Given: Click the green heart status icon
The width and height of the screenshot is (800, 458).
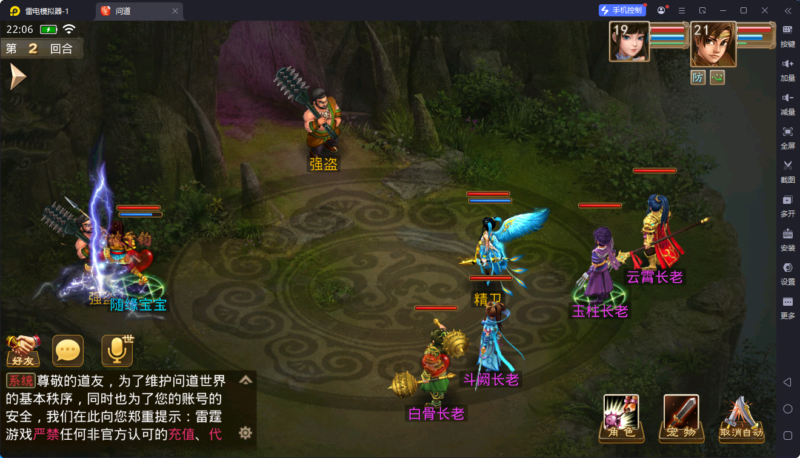Looking at the screenshot, I should [x=717, y=77].
